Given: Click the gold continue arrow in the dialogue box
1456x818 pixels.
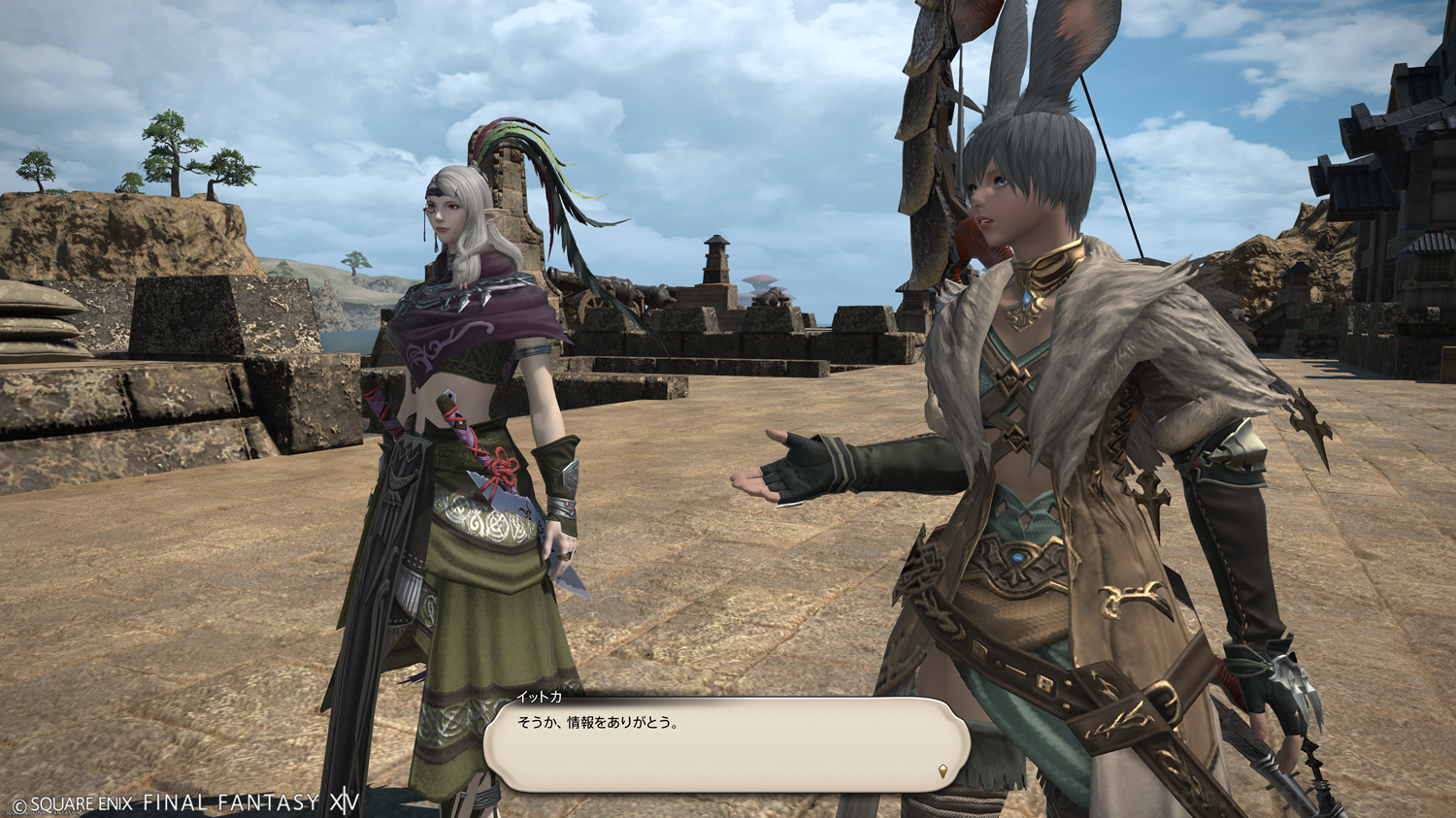Looking at the screenshot, I should click(943, 771).
